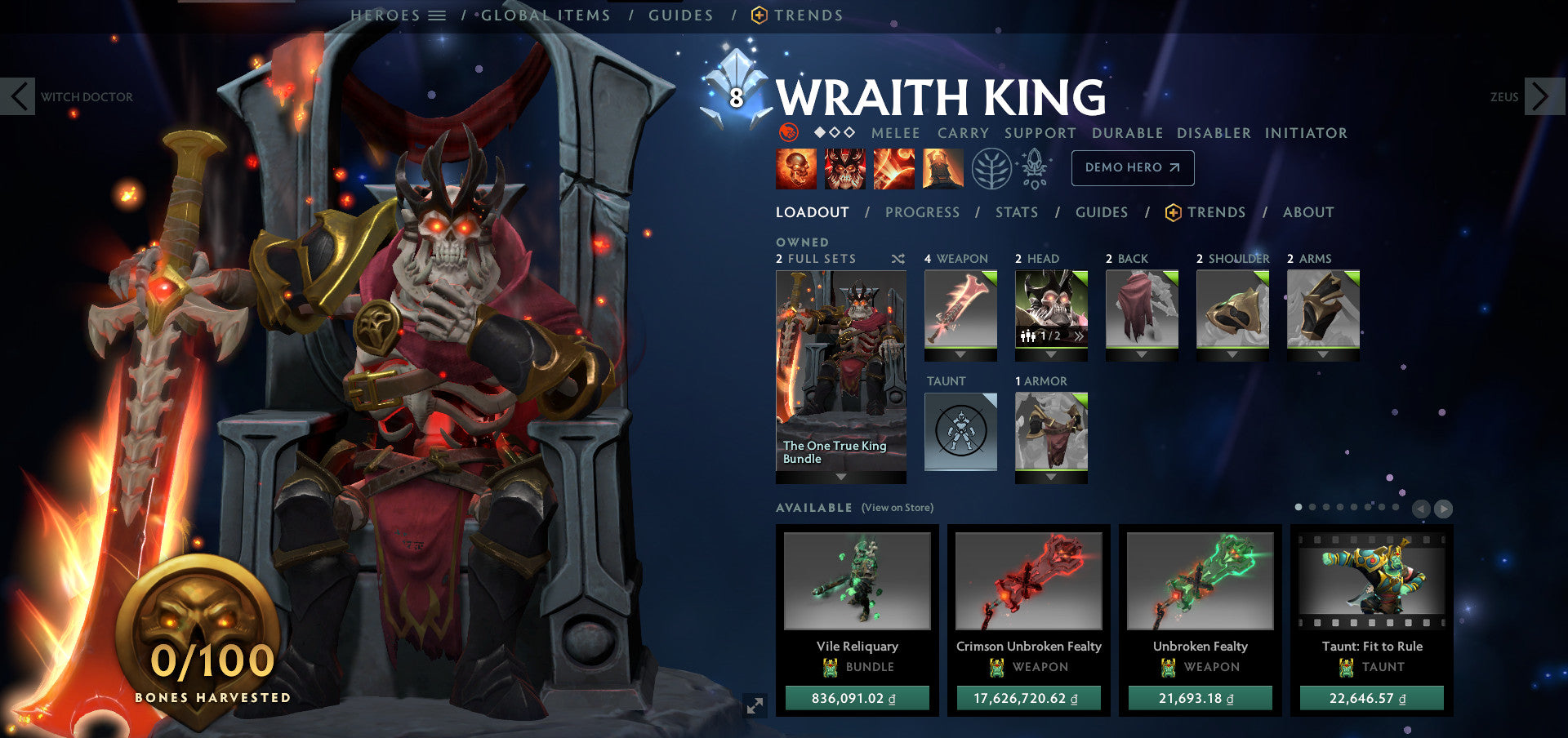Screen dimensions: 1568x738
Task: Click the Aghanim's Scepter upgrade icon
Action: pos(1033,167)
